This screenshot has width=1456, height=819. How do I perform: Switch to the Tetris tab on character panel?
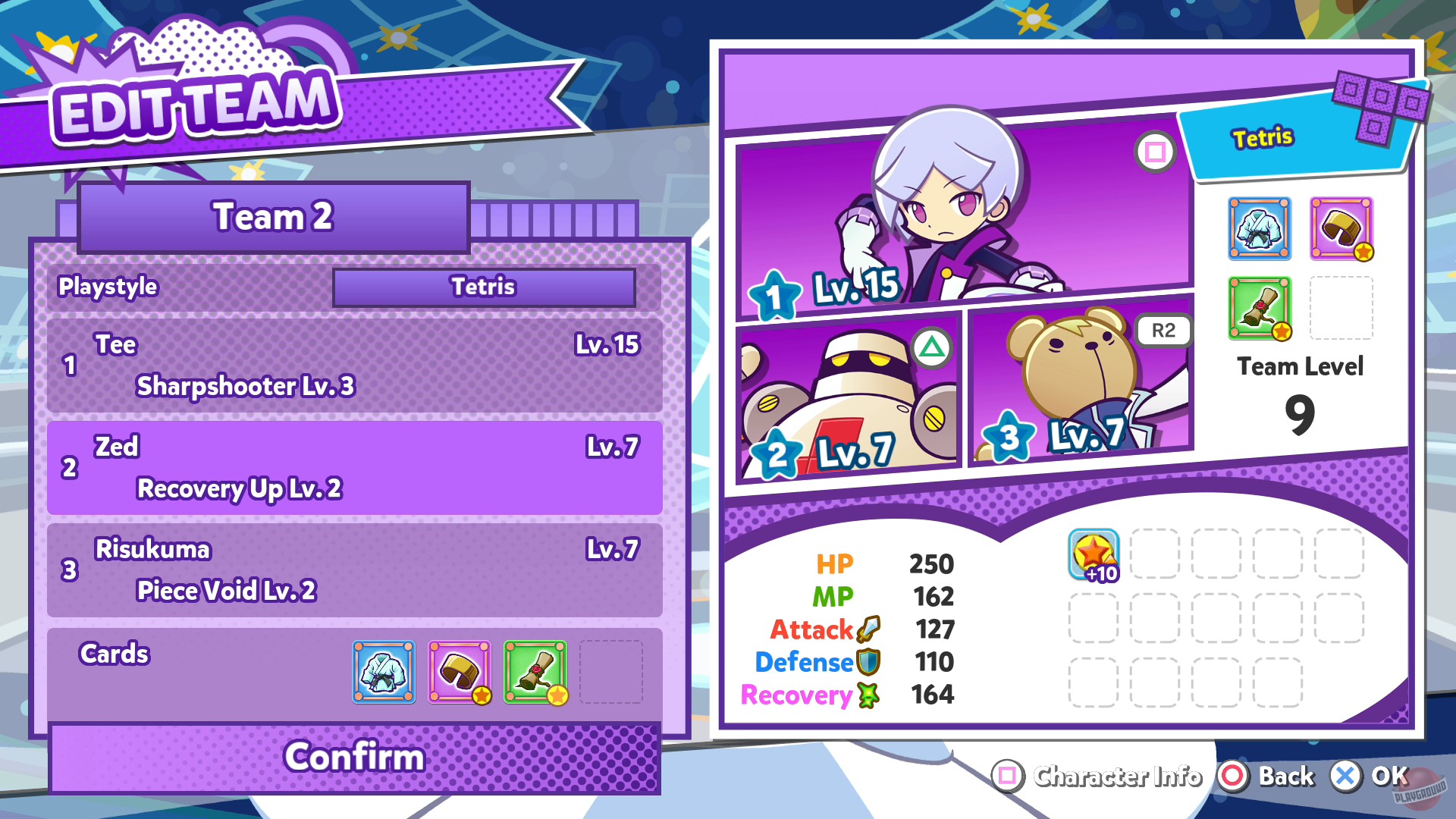[1261, 138]
